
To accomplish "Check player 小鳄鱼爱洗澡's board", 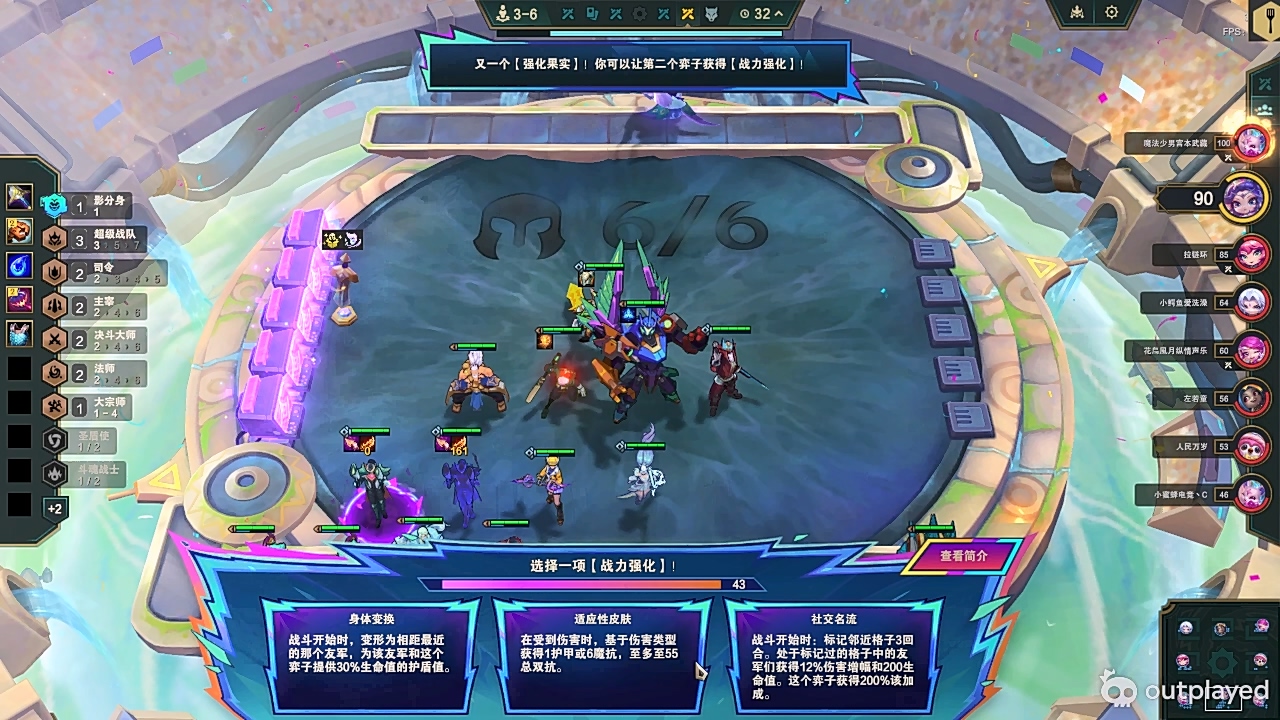I will (1251, 301).
